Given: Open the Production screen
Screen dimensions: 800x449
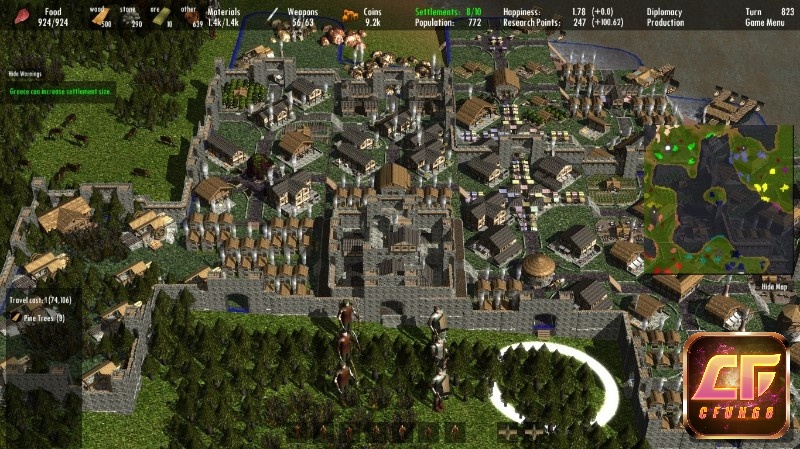Looking at the screenshot, I should [665, 21].
